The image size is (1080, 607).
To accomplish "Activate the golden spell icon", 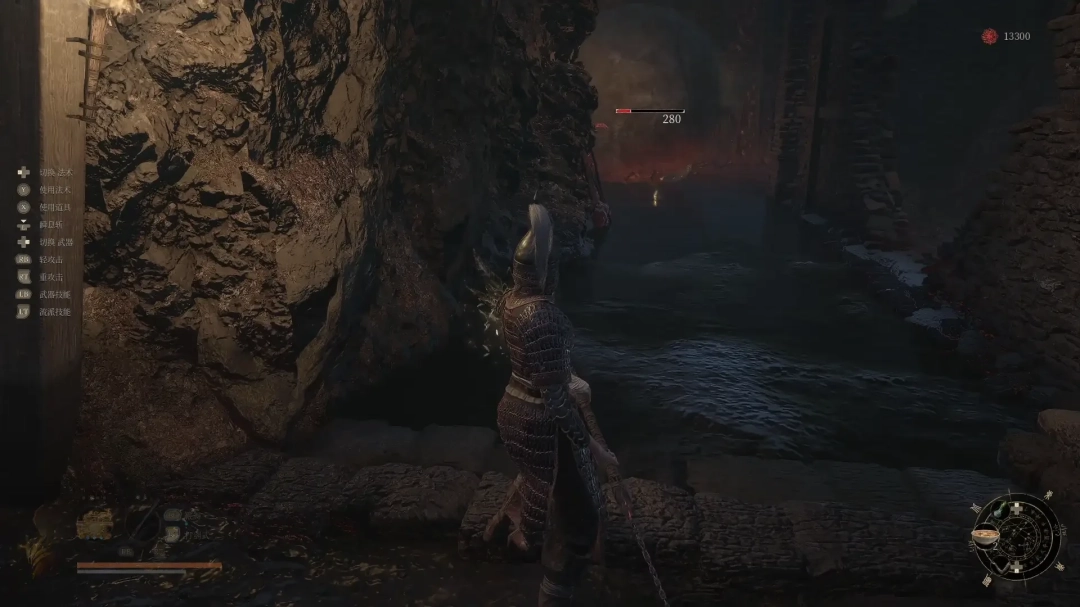I will click(95, 524).
